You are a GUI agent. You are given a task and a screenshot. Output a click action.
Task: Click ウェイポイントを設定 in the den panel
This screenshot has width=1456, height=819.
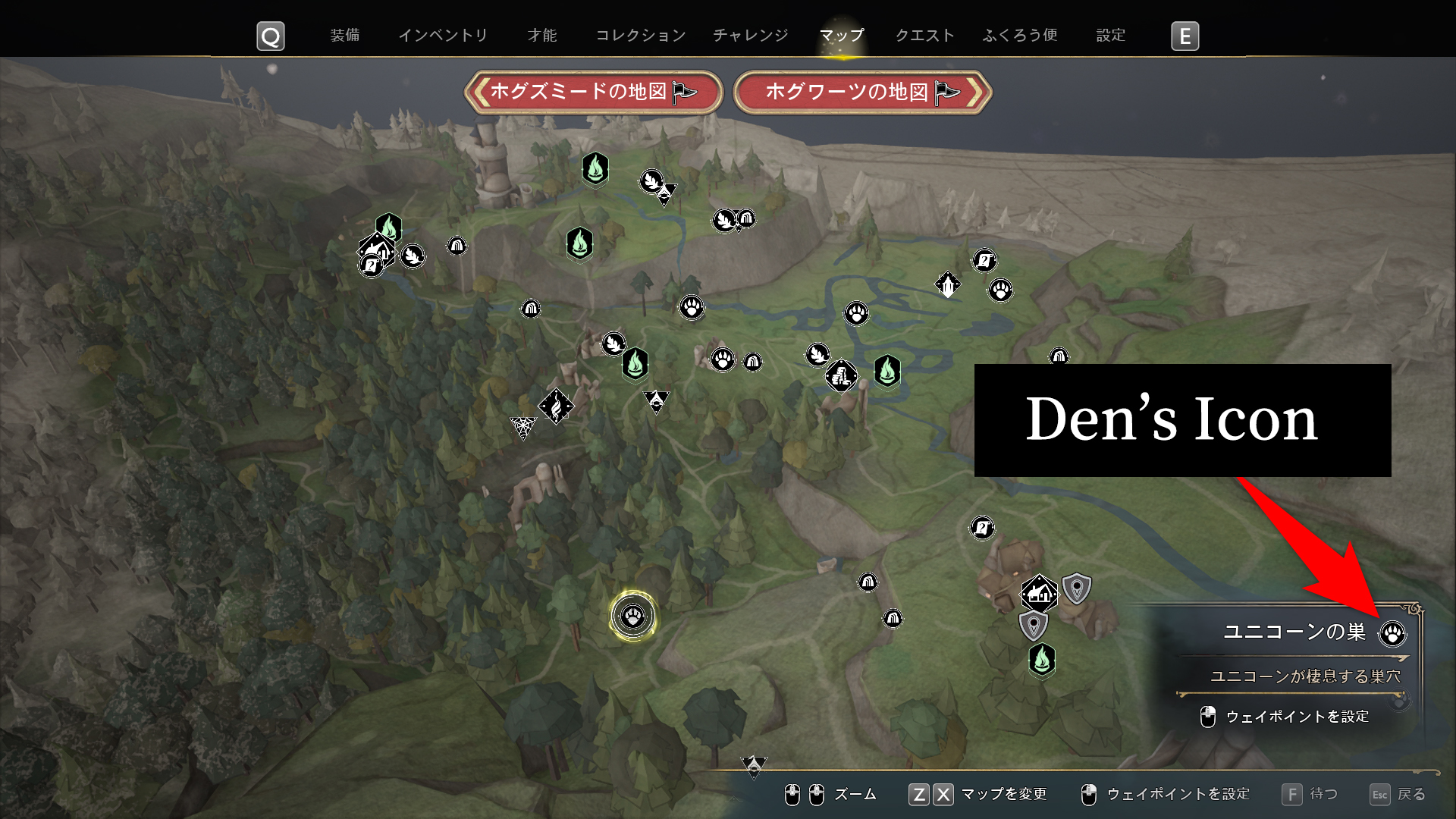(x=1298, y=716)
